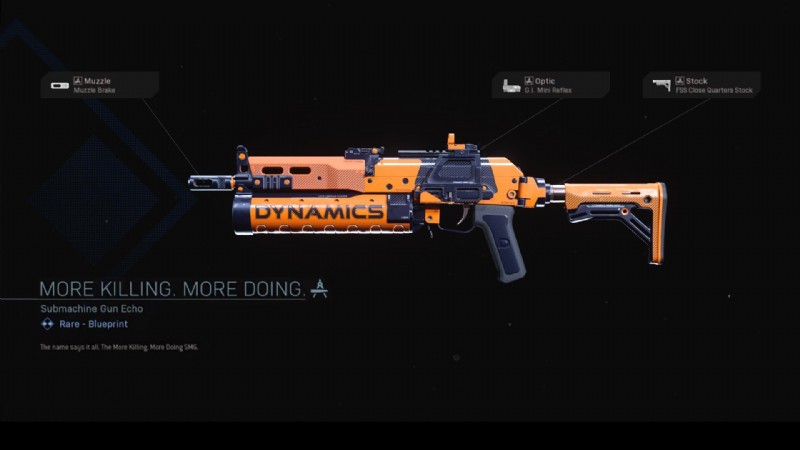
Task: Select the Muzzle Brake attachment slot
Action: click(x=100, y=85)
